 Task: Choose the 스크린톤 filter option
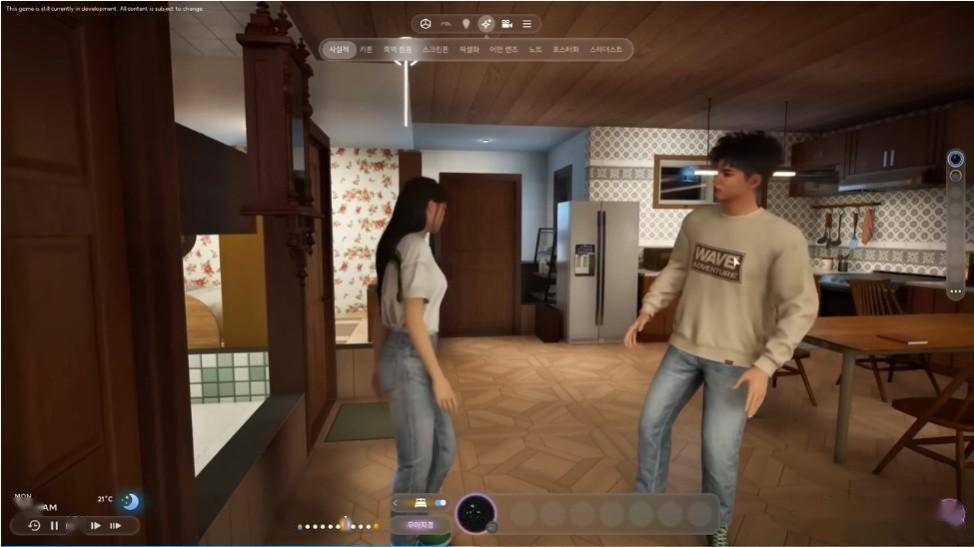(435, 49)
